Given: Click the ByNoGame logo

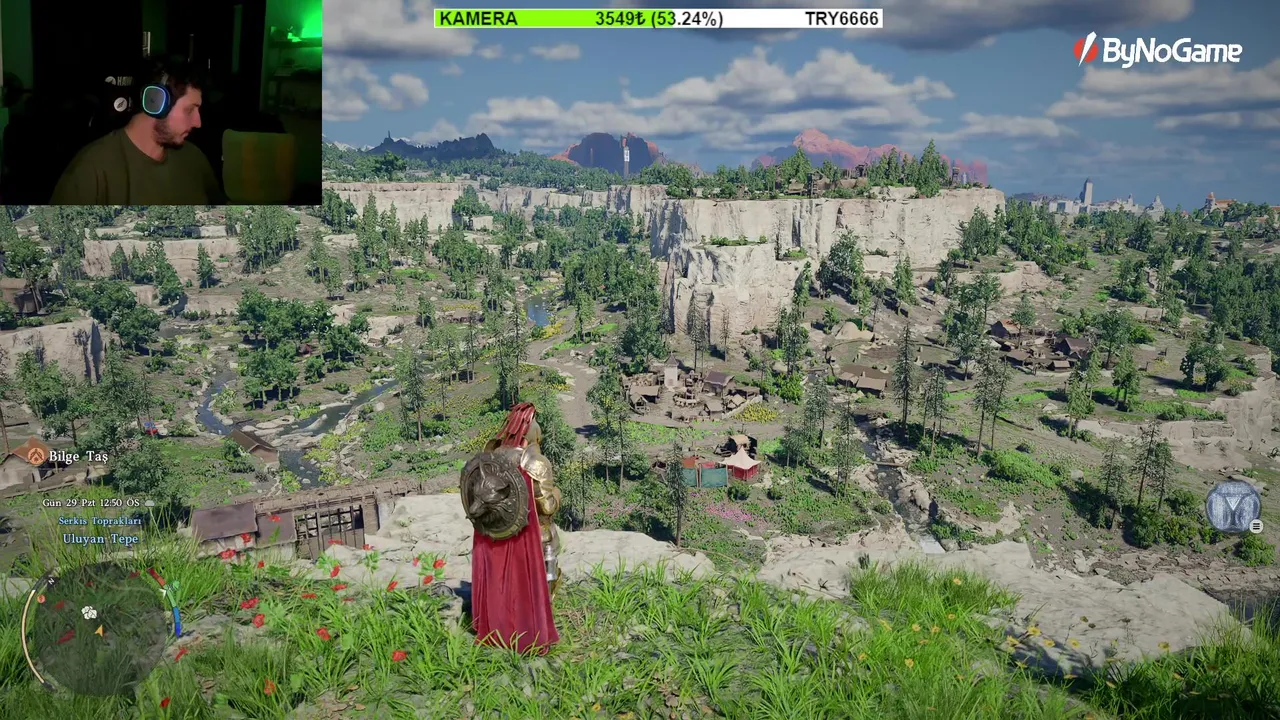Looking at the screenshot, I should click(1157, 51).
